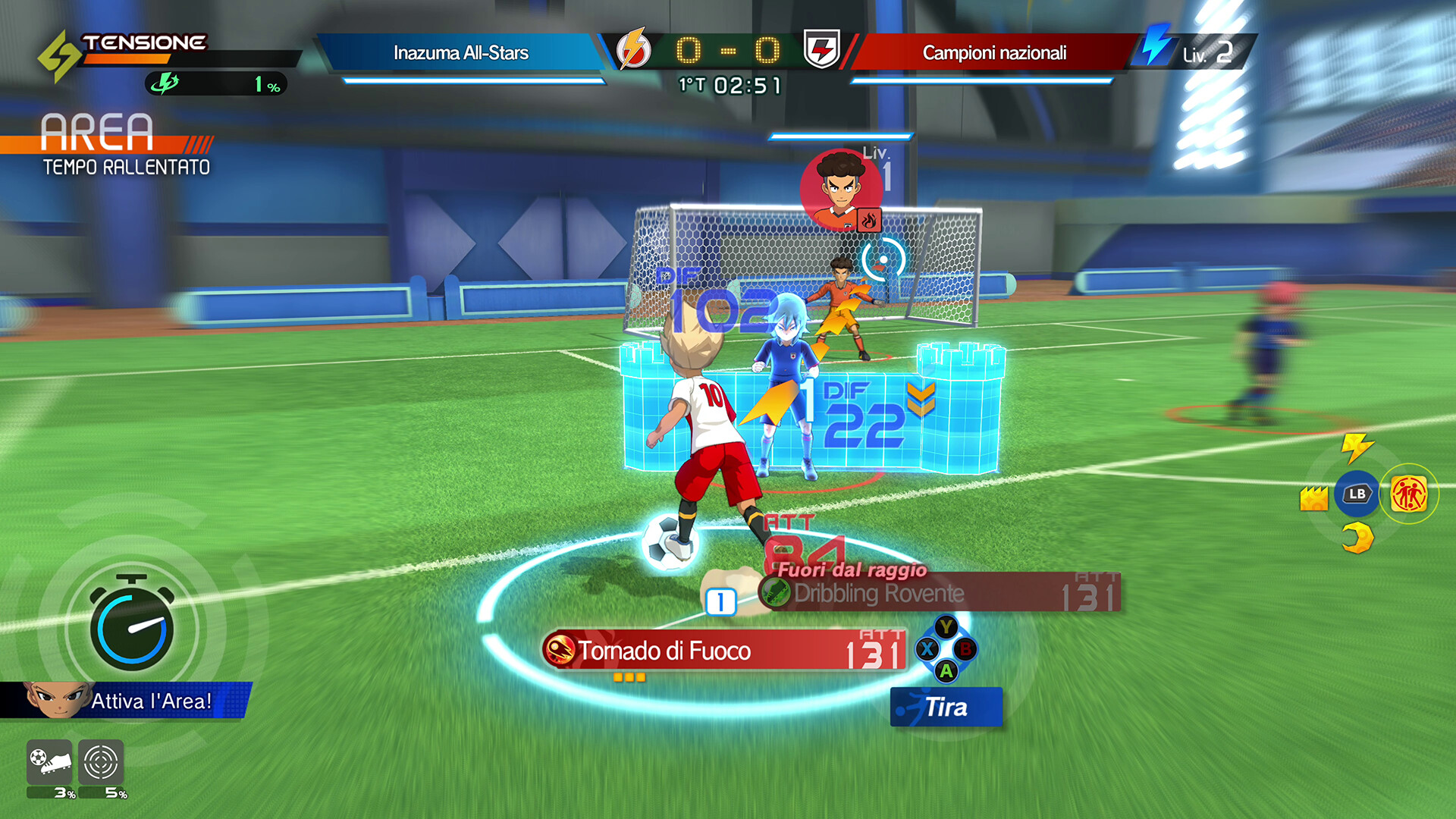Select the target accuracy bonus icon

[x=101, y=761]
